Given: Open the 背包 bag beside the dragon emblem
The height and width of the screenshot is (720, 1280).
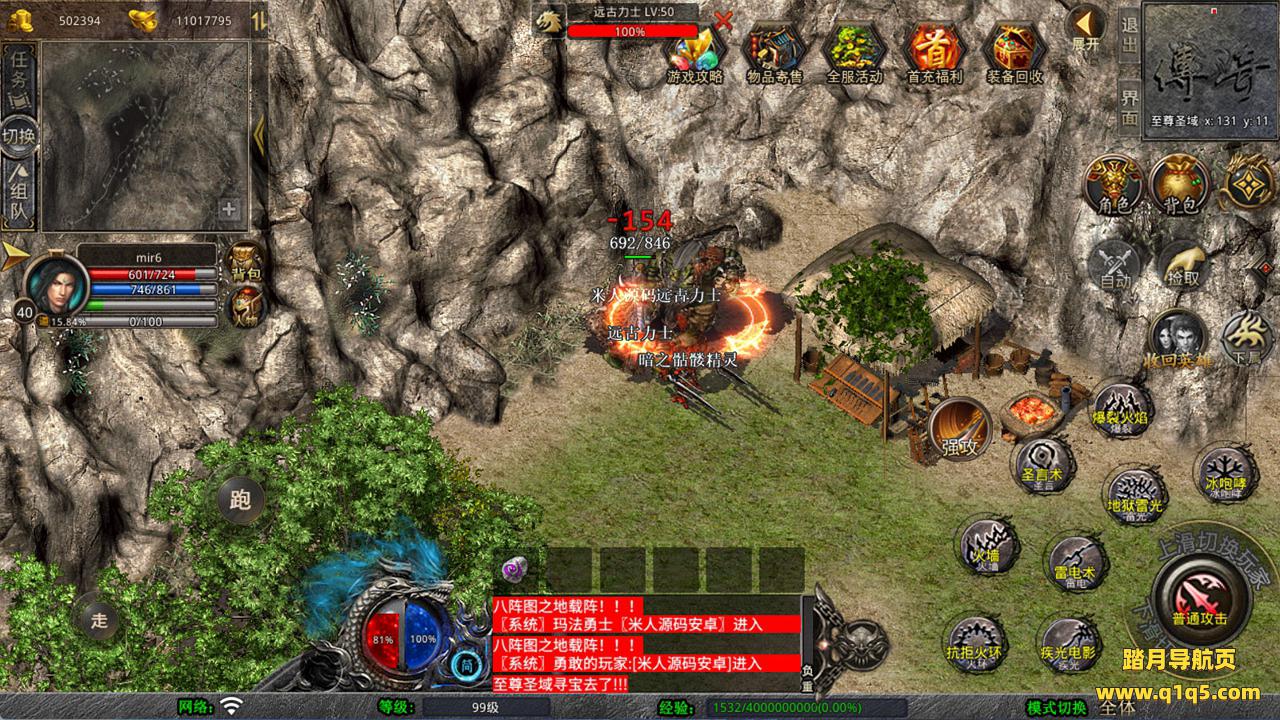Looking at the screenshot, I should coord(1179,185).
